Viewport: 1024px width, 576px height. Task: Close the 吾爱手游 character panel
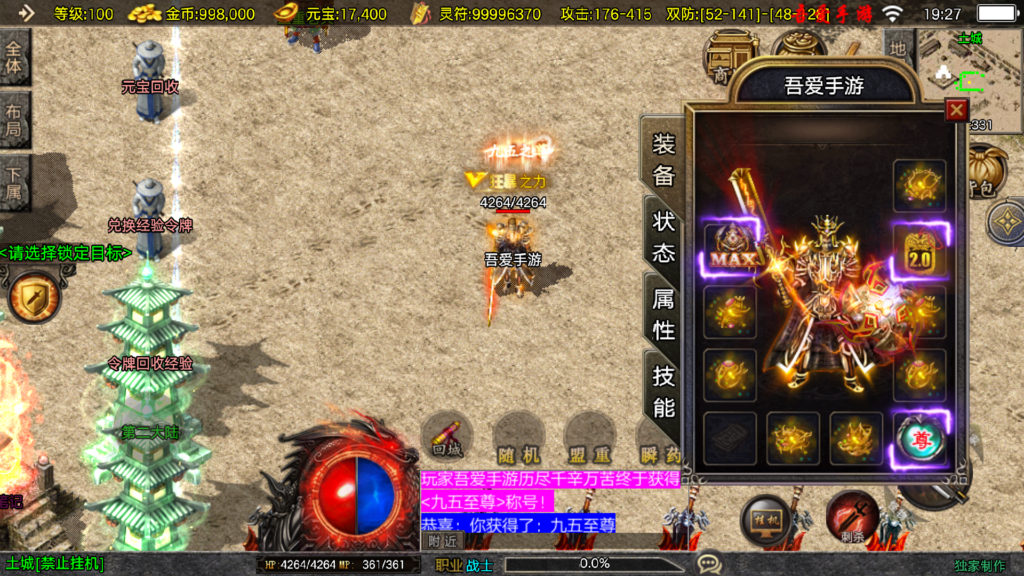957,110
